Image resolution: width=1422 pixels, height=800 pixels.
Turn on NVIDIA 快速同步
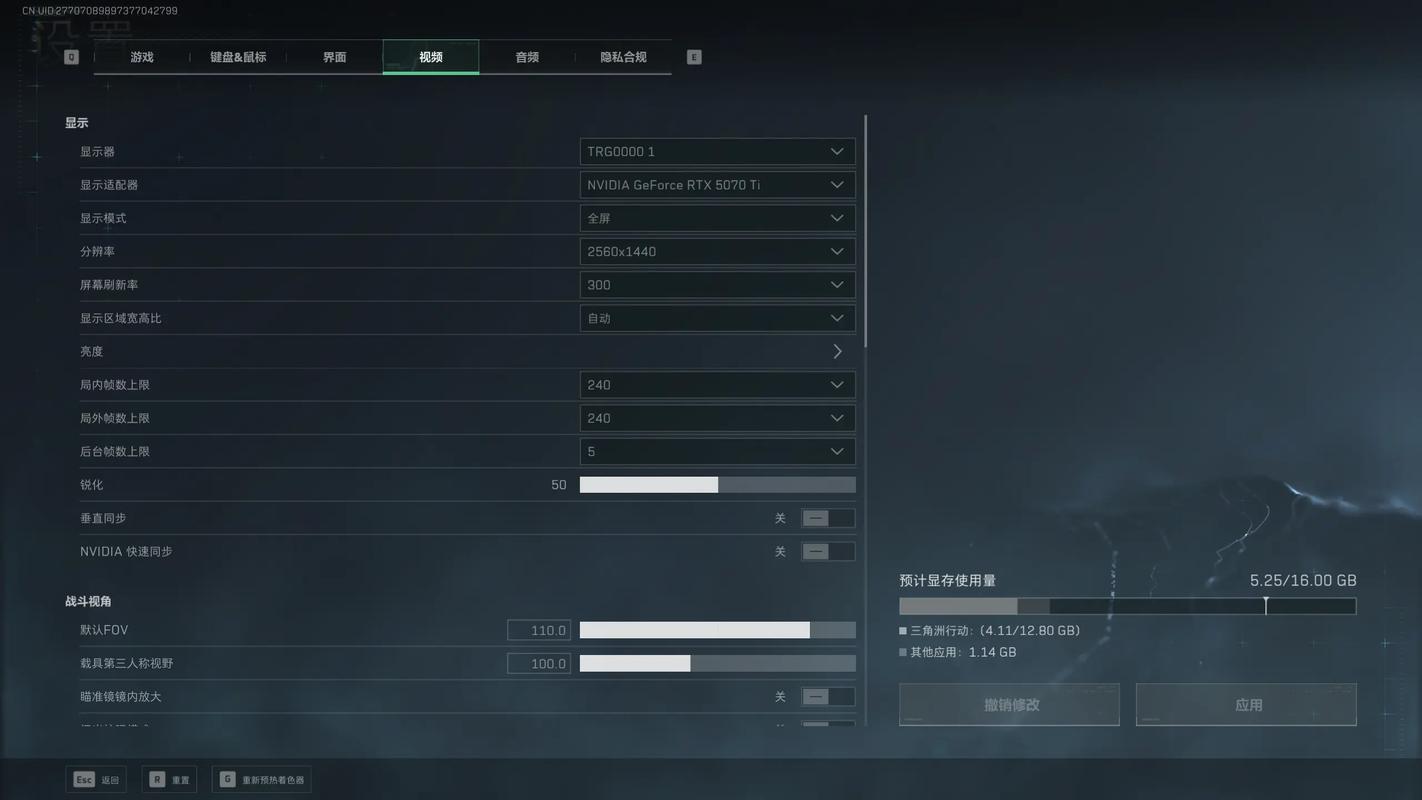(x=828, y=549)
